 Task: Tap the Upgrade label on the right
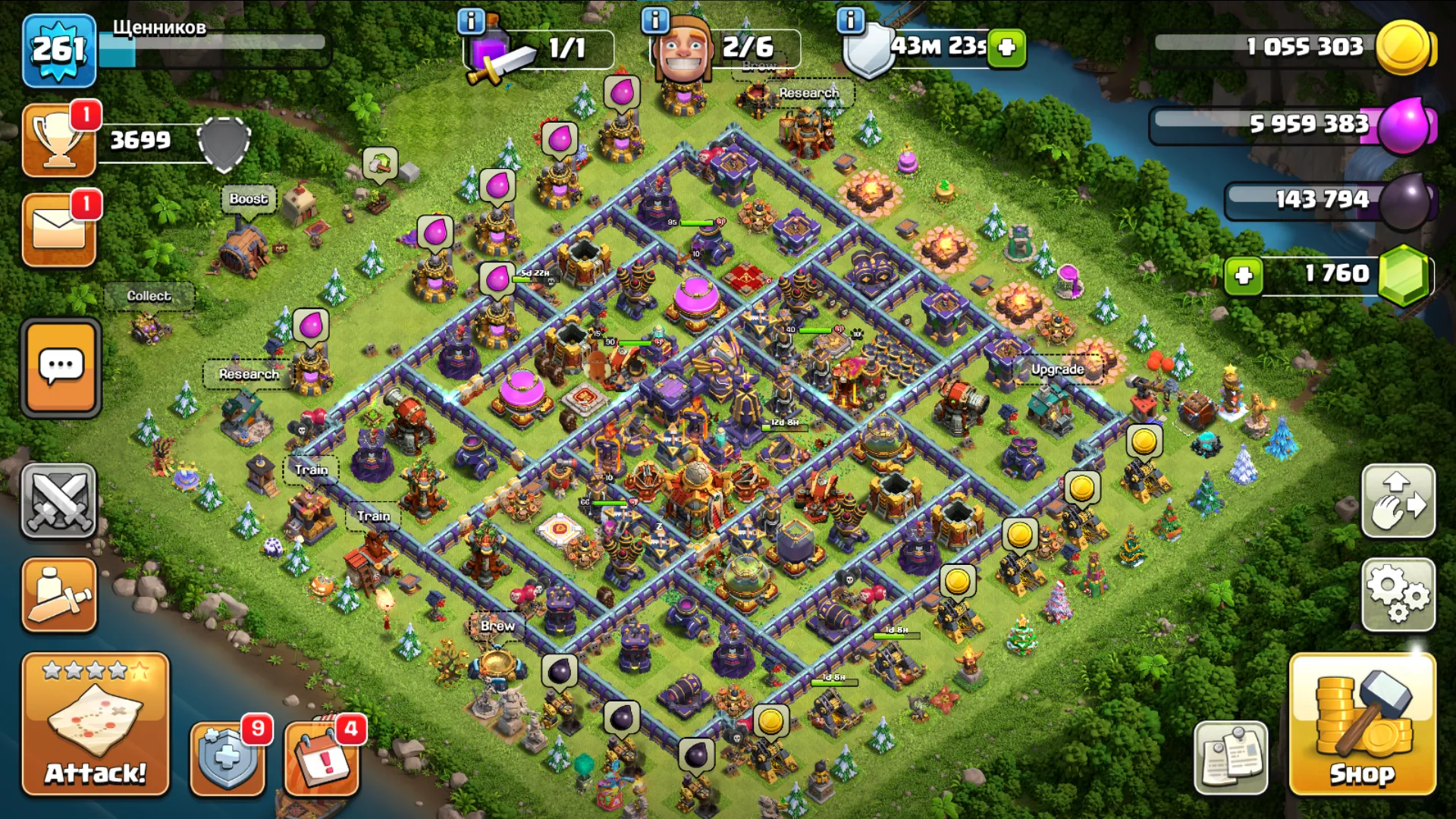click(1059, 370)
